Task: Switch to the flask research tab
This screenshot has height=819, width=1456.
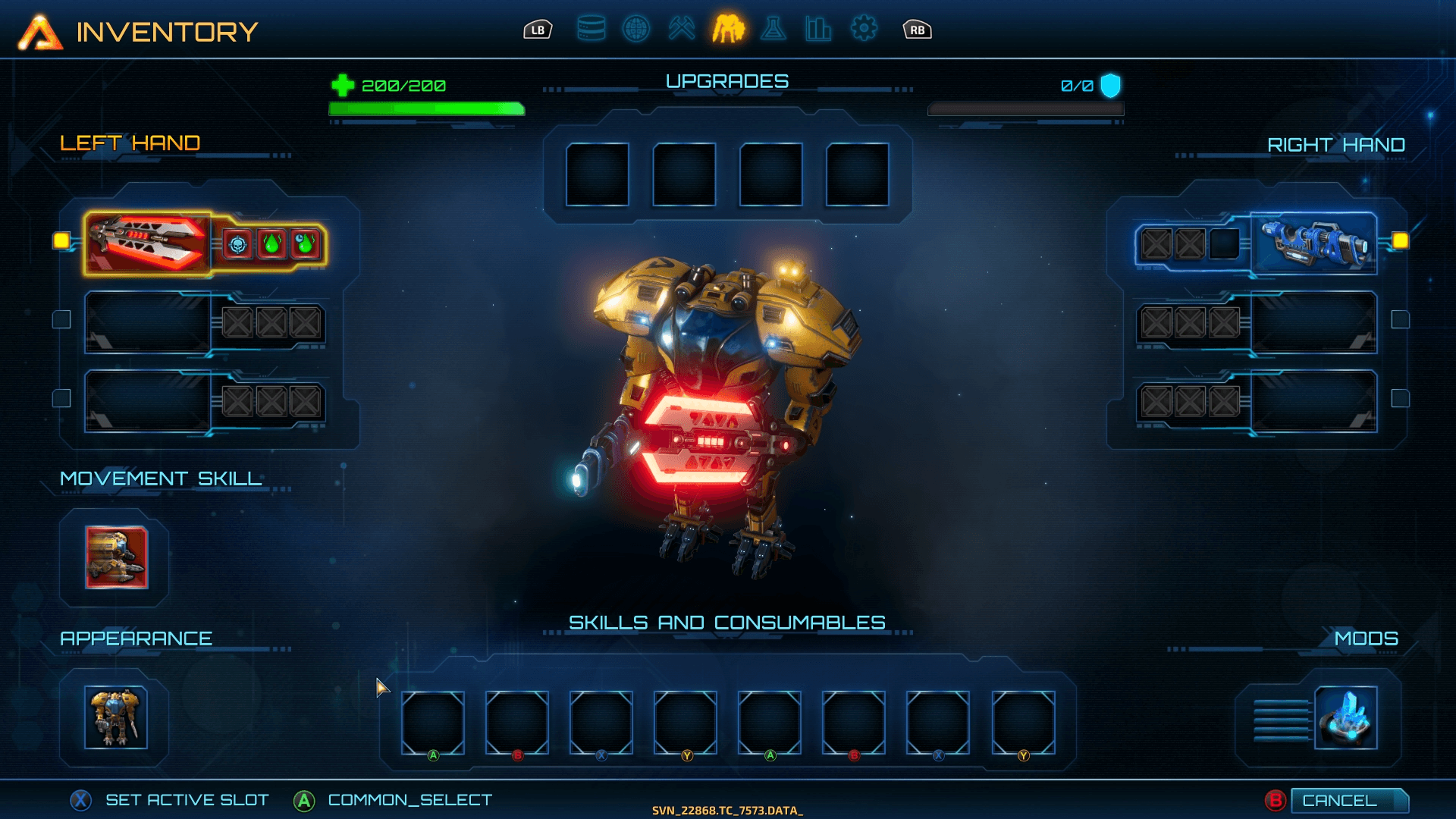Action: [773, 30]
